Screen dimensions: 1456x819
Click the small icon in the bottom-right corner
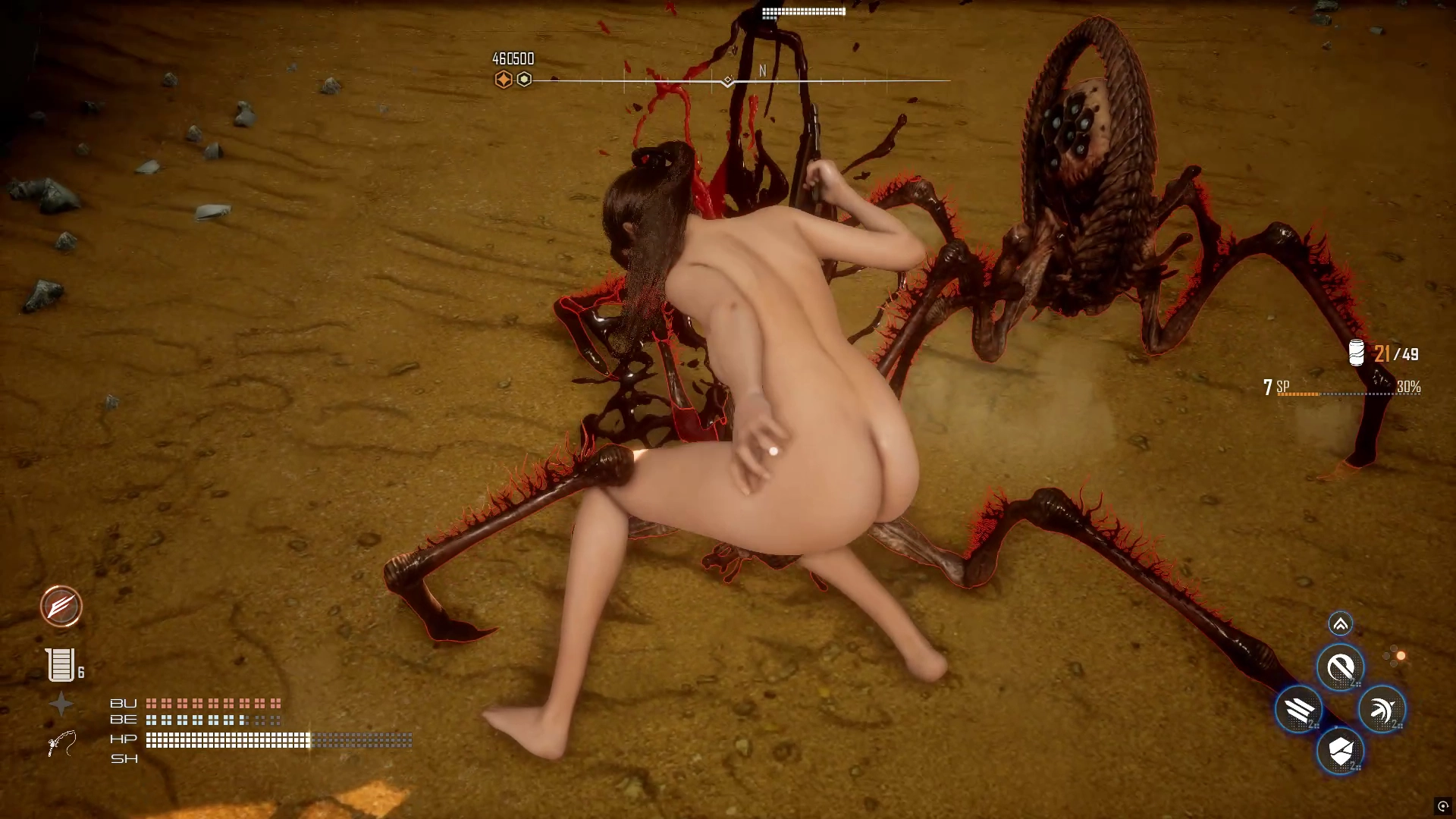1442,806
